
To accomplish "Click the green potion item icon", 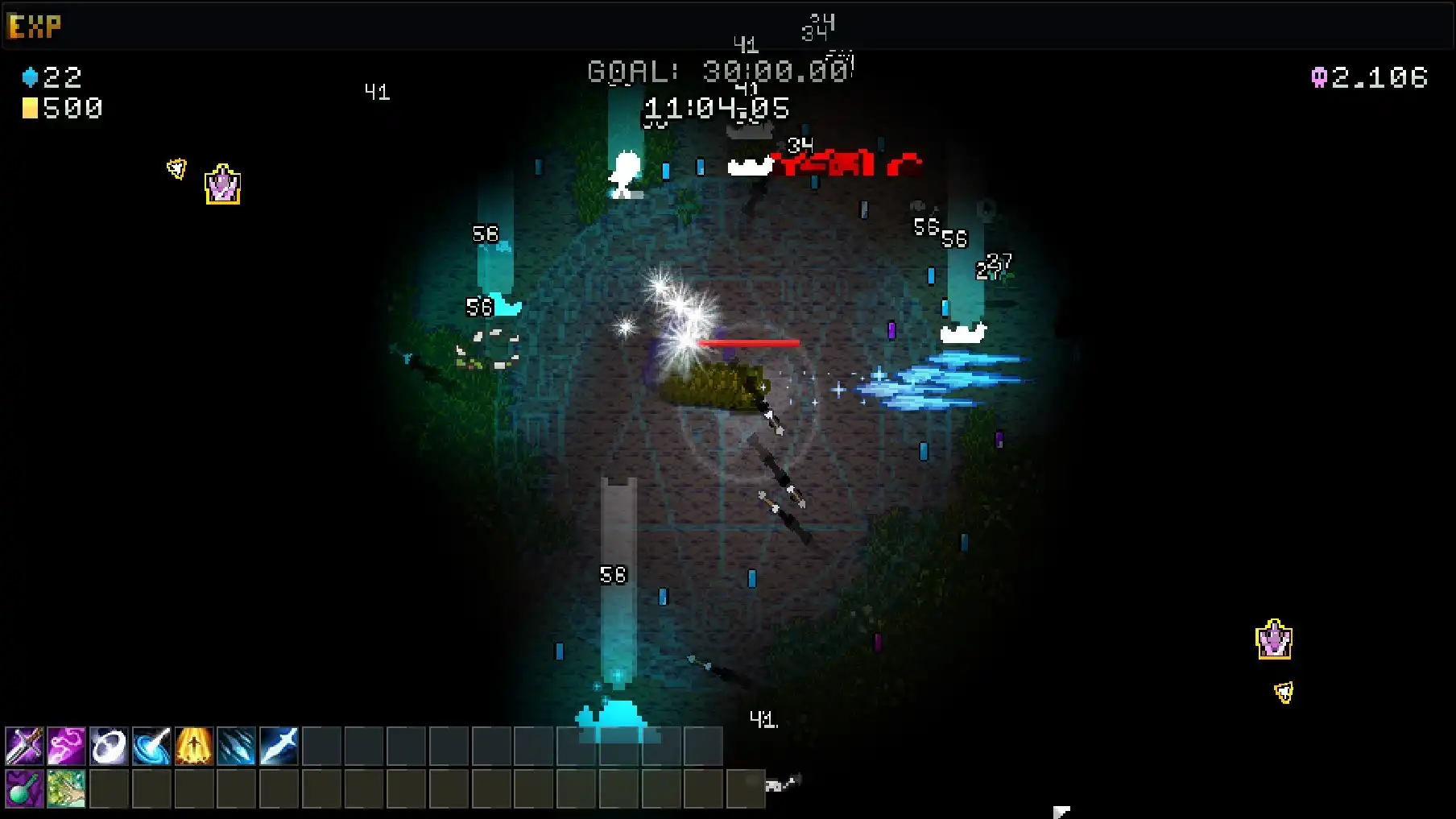I will click(x=24, y=788).
